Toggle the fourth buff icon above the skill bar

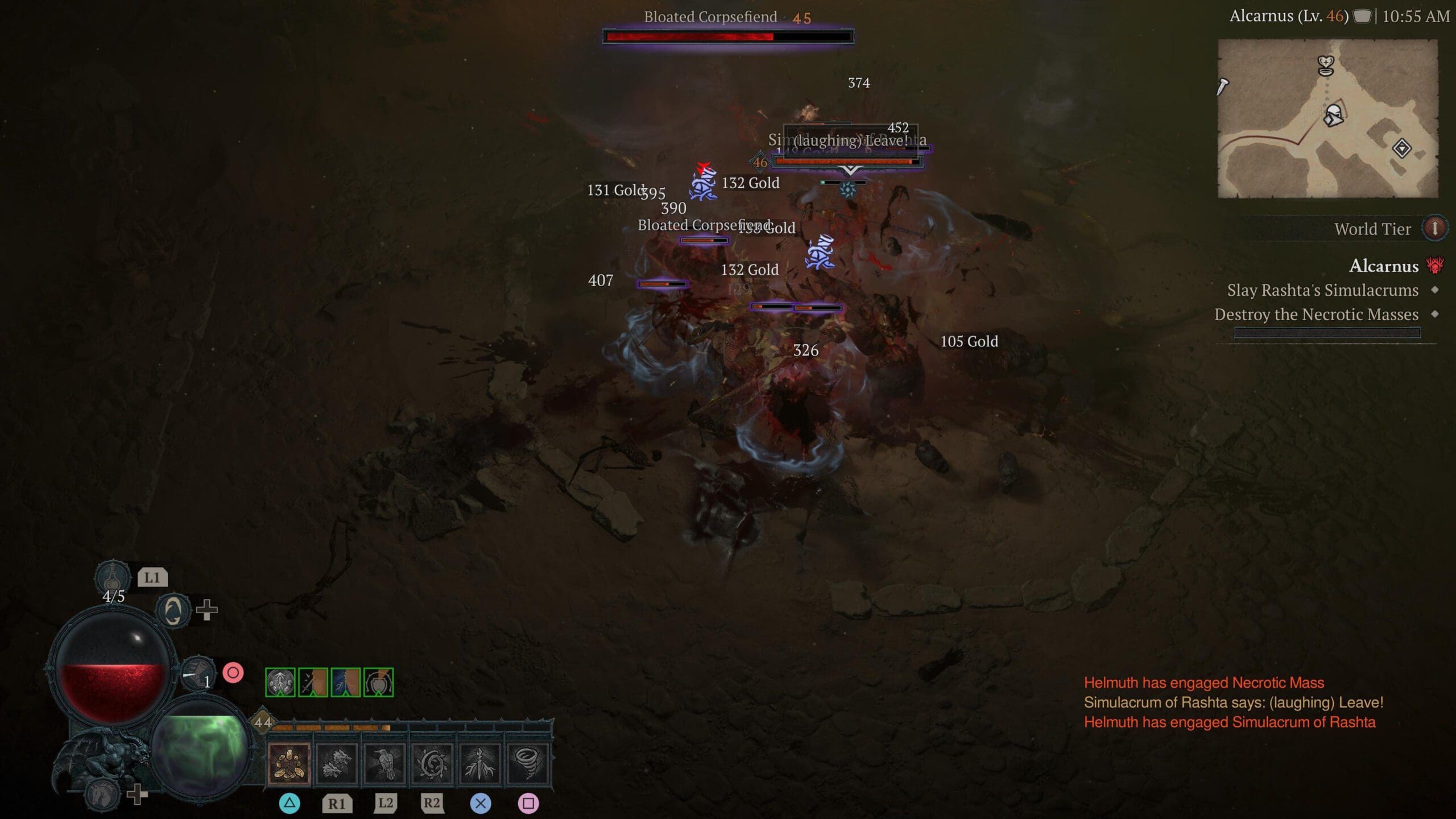pos(378,682)
